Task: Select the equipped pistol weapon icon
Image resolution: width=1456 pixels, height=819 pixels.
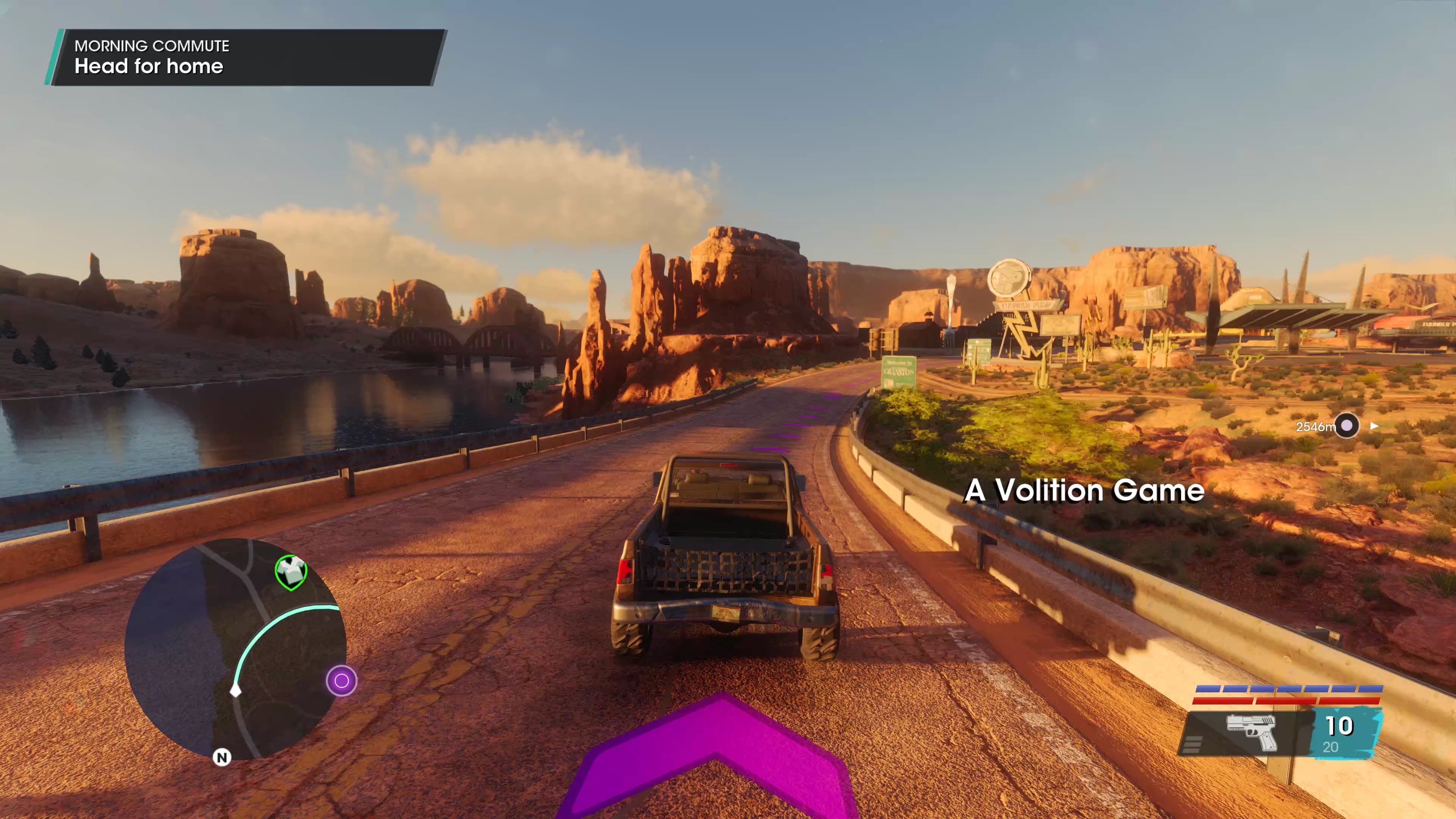Action: (1251, 732)
